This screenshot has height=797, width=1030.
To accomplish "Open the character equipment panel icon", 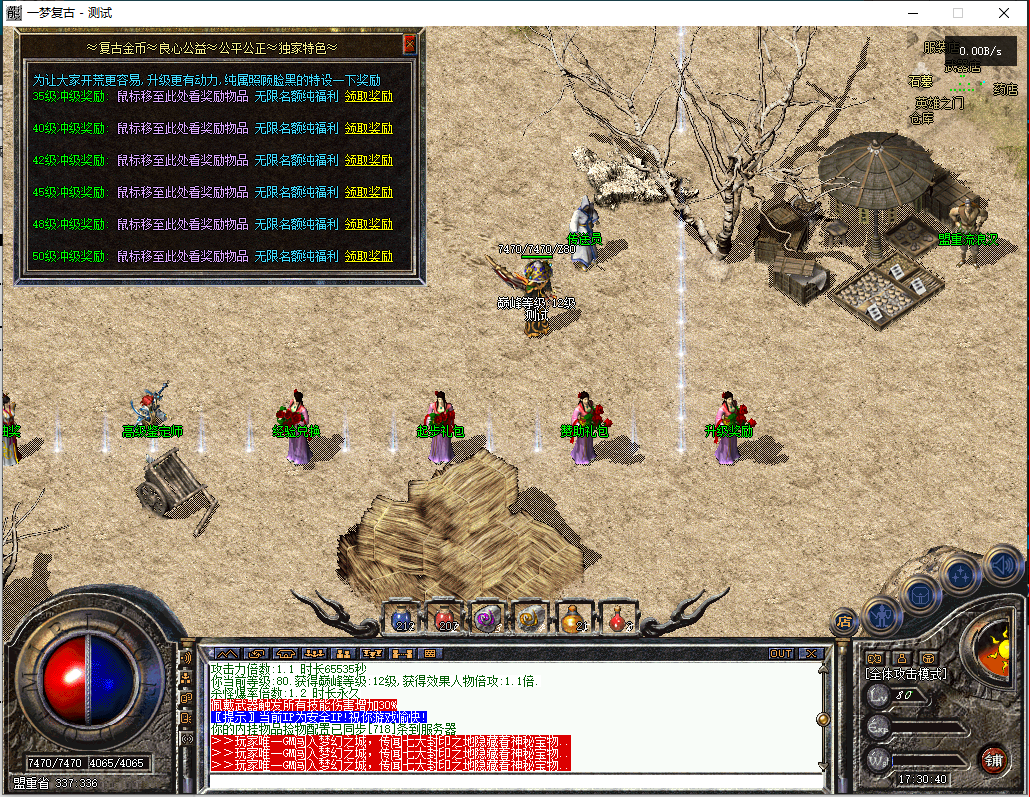I will pyautogui.click(x=882, y=613).
